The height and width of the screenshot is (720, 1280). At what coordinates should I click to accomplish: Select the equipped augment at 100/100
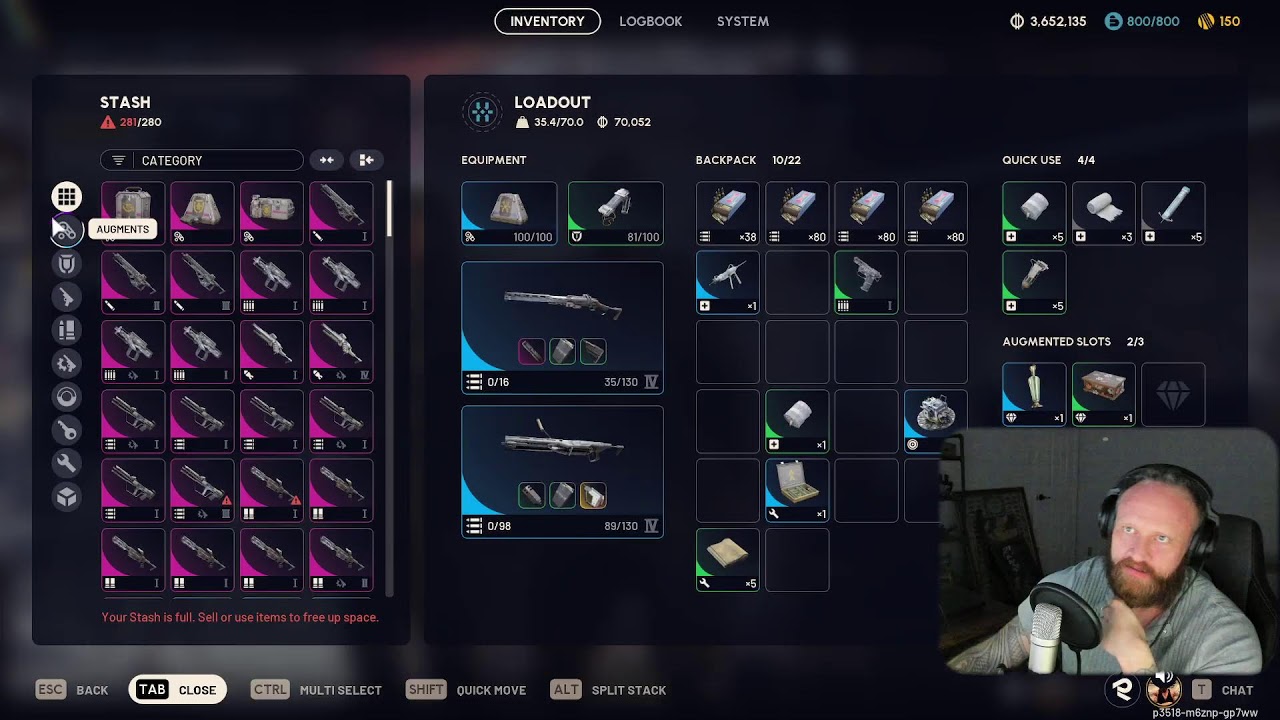tap(509, 213)
